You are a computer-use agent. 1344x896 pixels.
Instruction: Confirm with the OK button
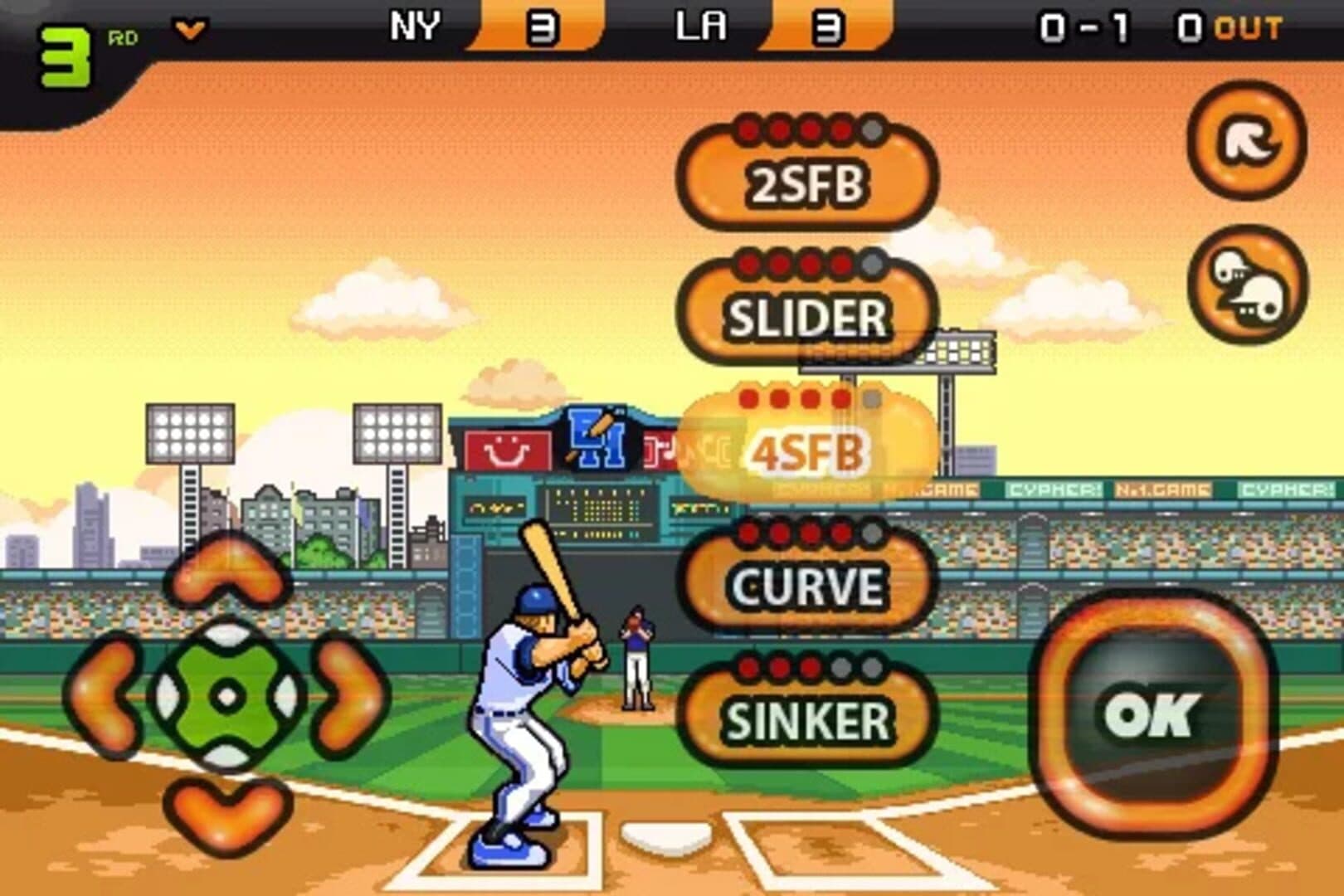1152,713
